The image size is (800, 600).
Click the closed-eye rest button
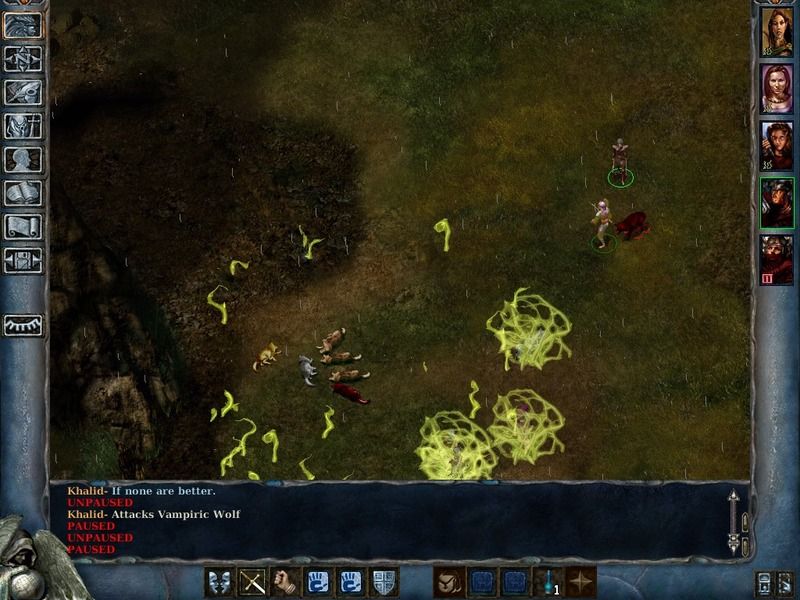23,325
